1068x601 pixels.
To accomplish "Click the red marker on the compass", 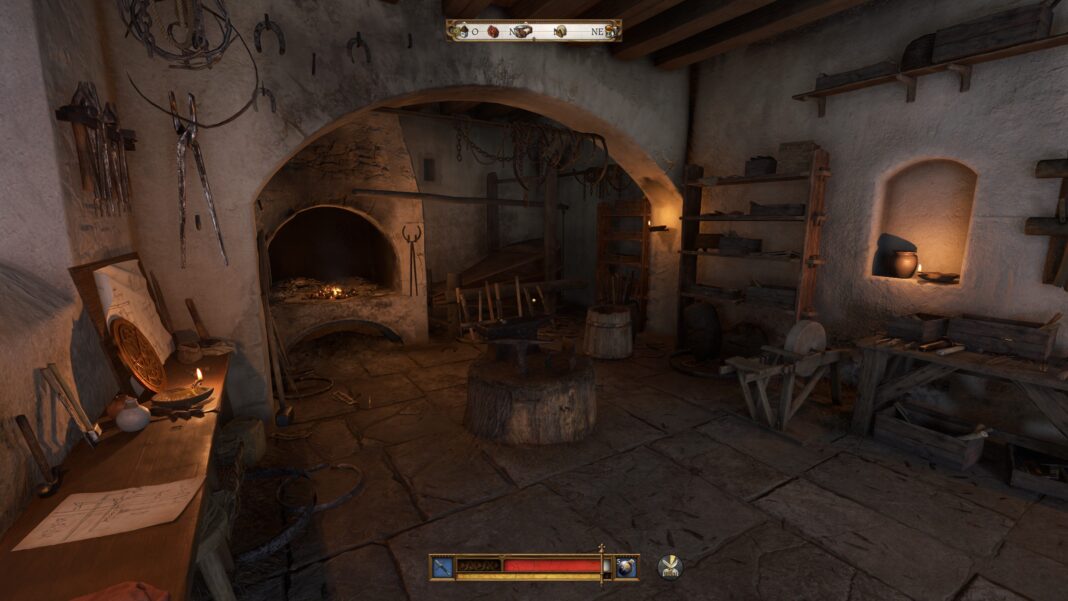I will (x=493, y=31).
